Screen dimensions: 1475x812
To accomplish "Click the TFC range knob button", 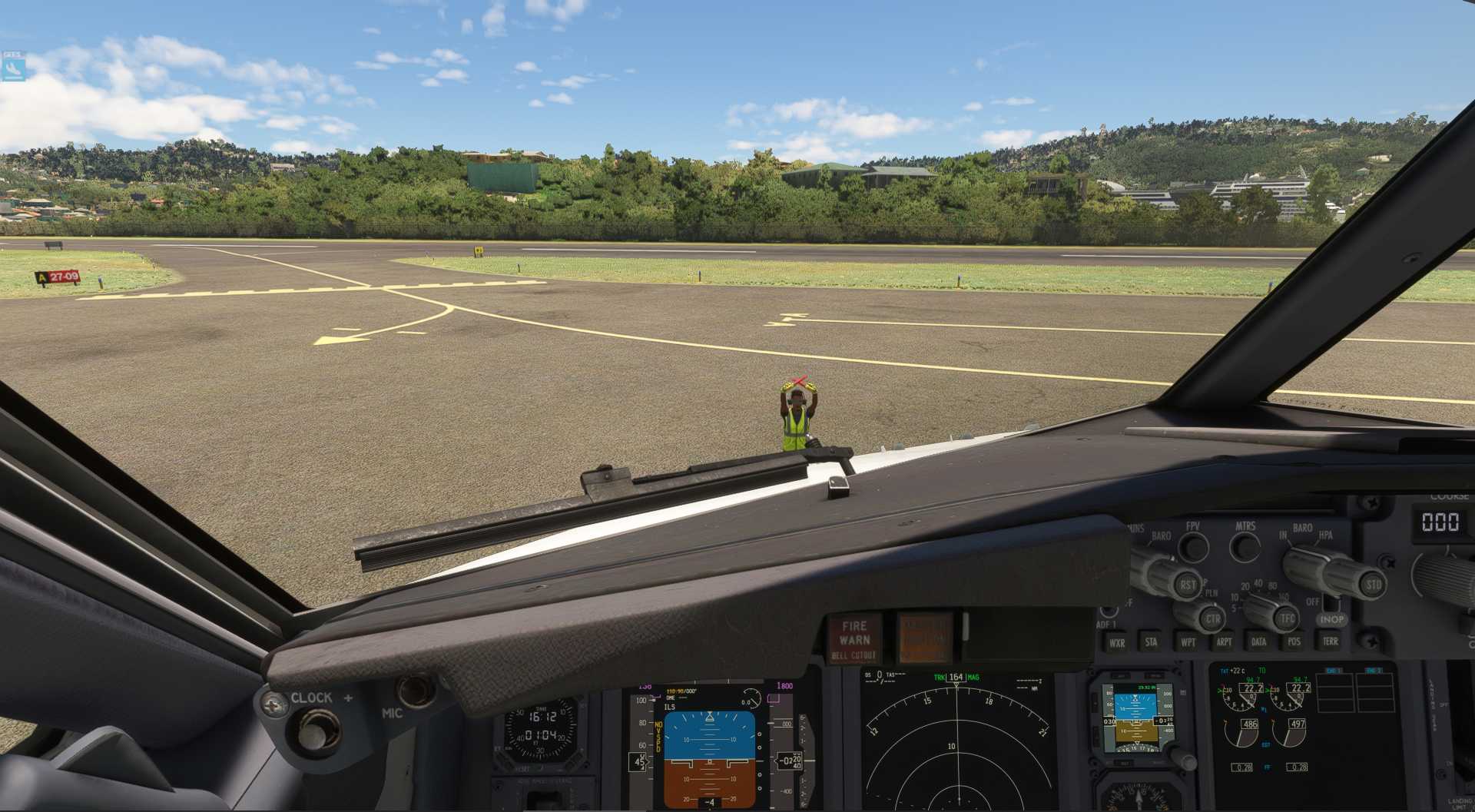I will click(1287, 618).
